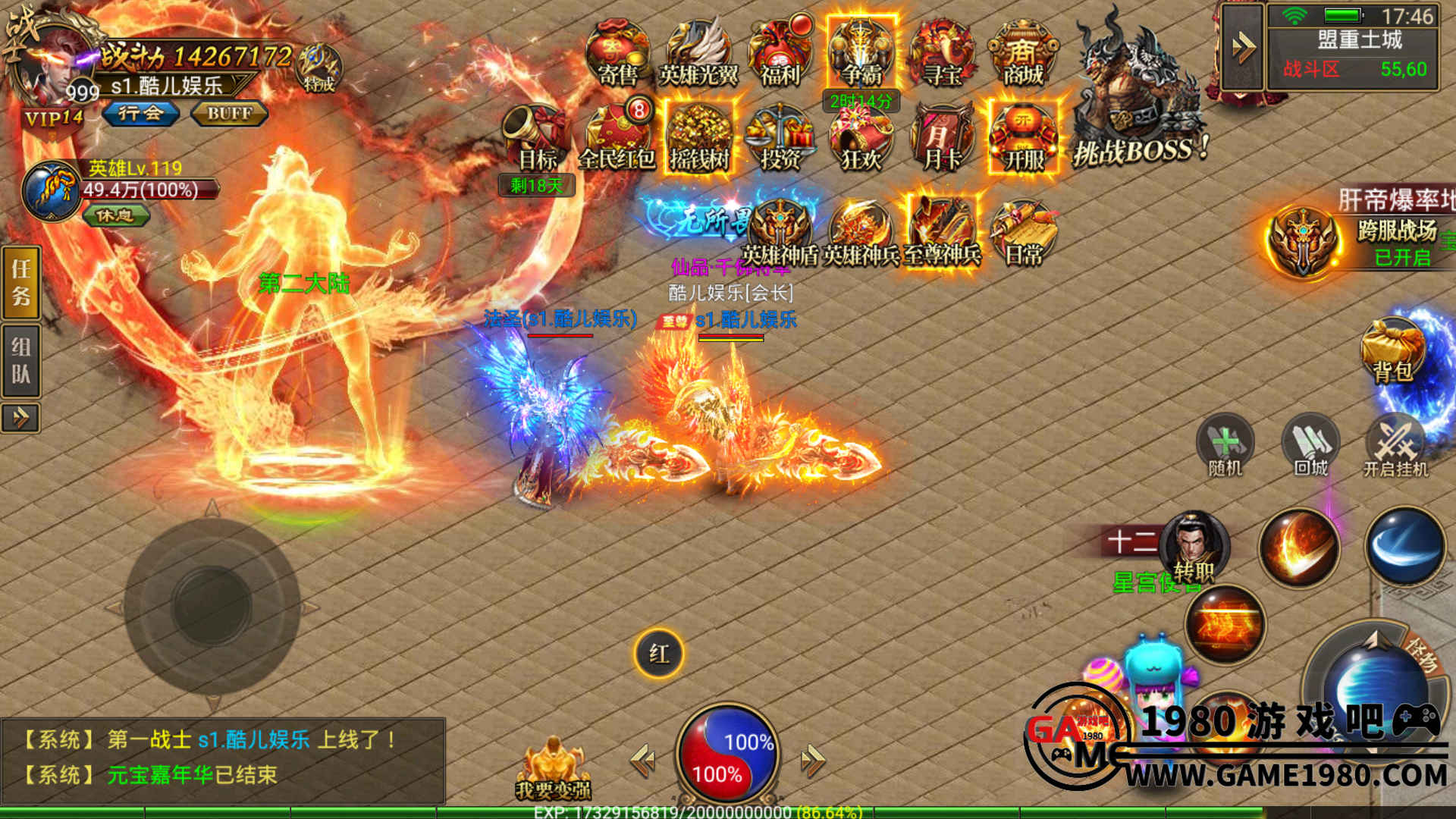The image size is (1456, 819).
Task: Open the 英雄光翼 hero wings menu
Action: pos(698,53)
